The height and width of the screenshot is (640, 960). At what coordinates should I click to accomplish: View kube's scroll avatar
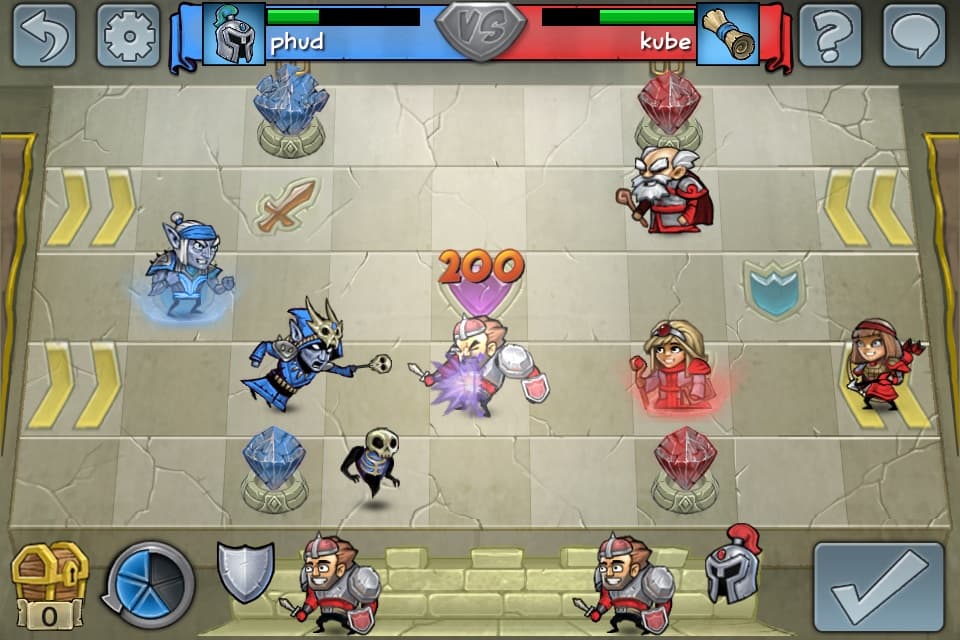coord(727,34)
